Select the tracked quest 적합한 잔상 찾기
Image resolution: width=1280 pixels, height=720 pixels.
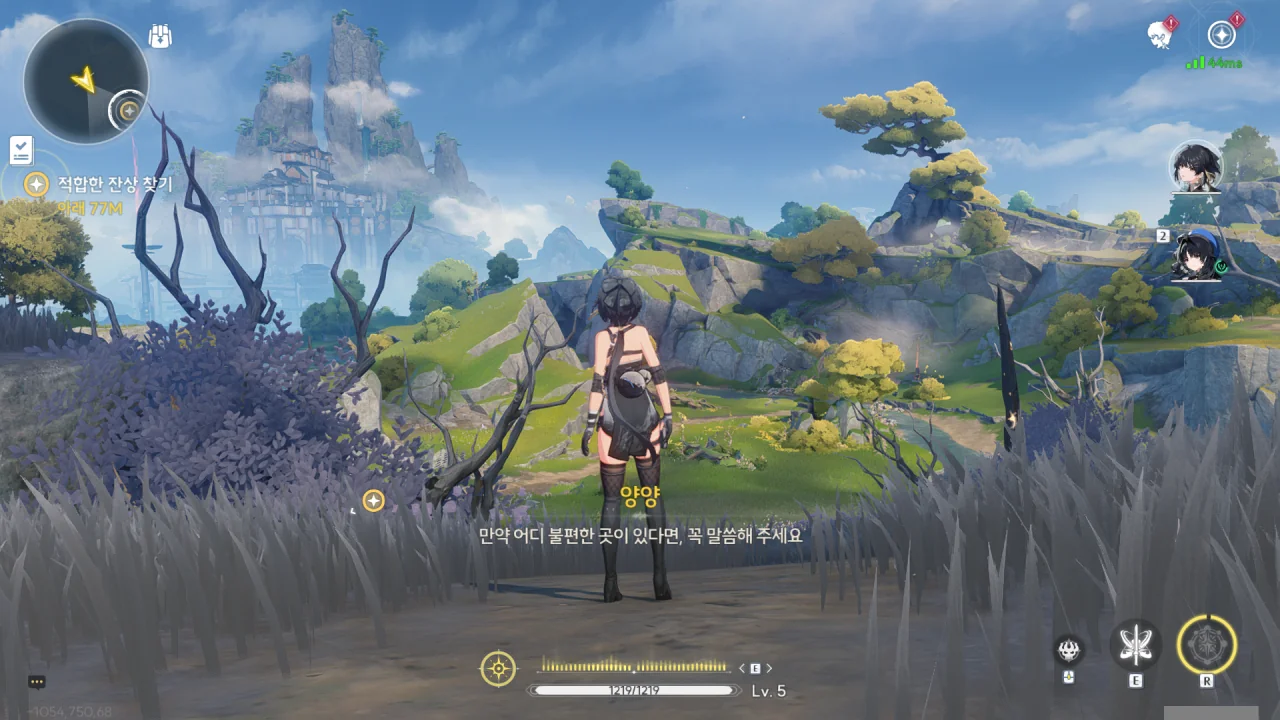tap(114, 184)
